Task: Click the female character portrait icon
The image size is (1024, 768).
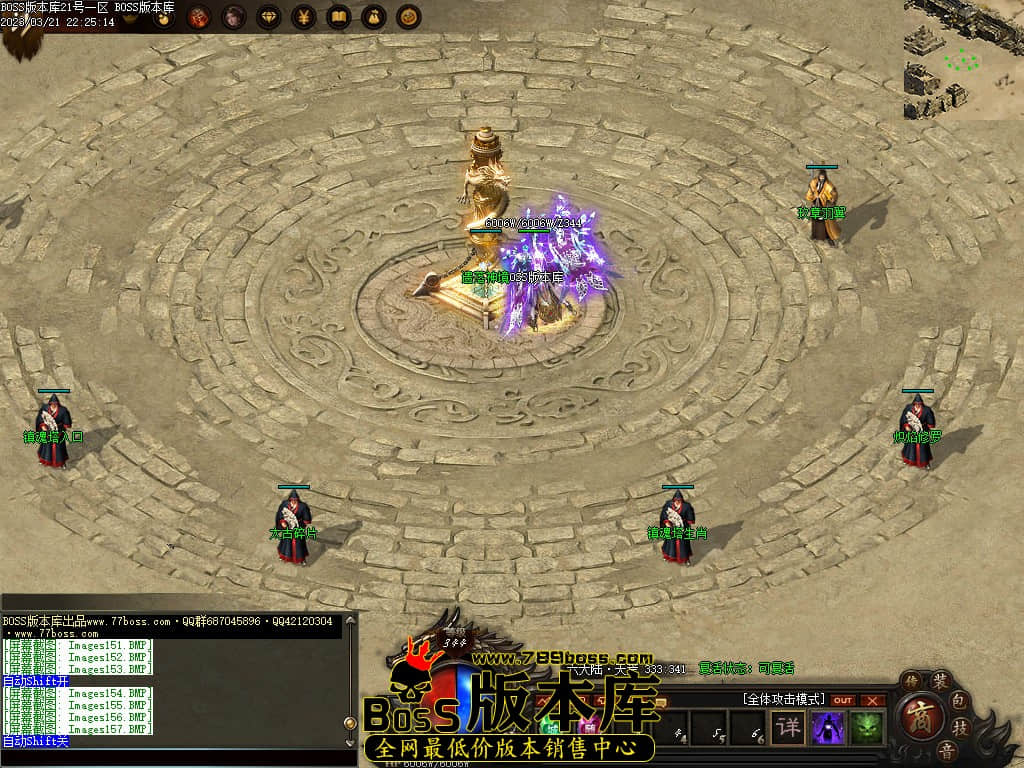Action: 234,17
